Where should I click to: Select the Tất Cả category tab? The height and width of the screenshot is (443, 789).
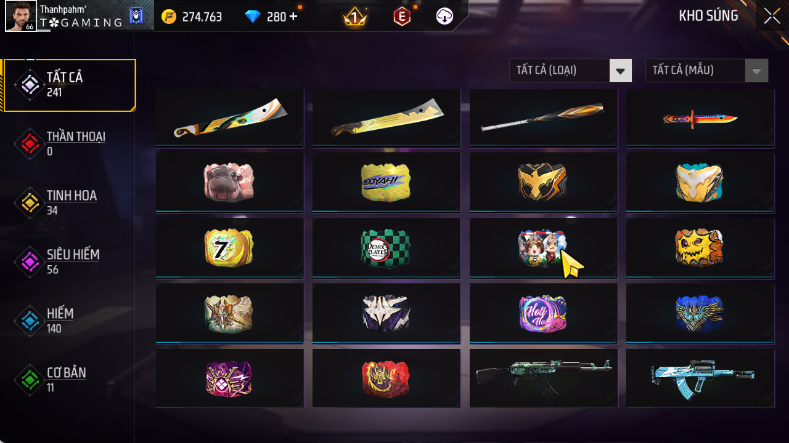point(69,85)
